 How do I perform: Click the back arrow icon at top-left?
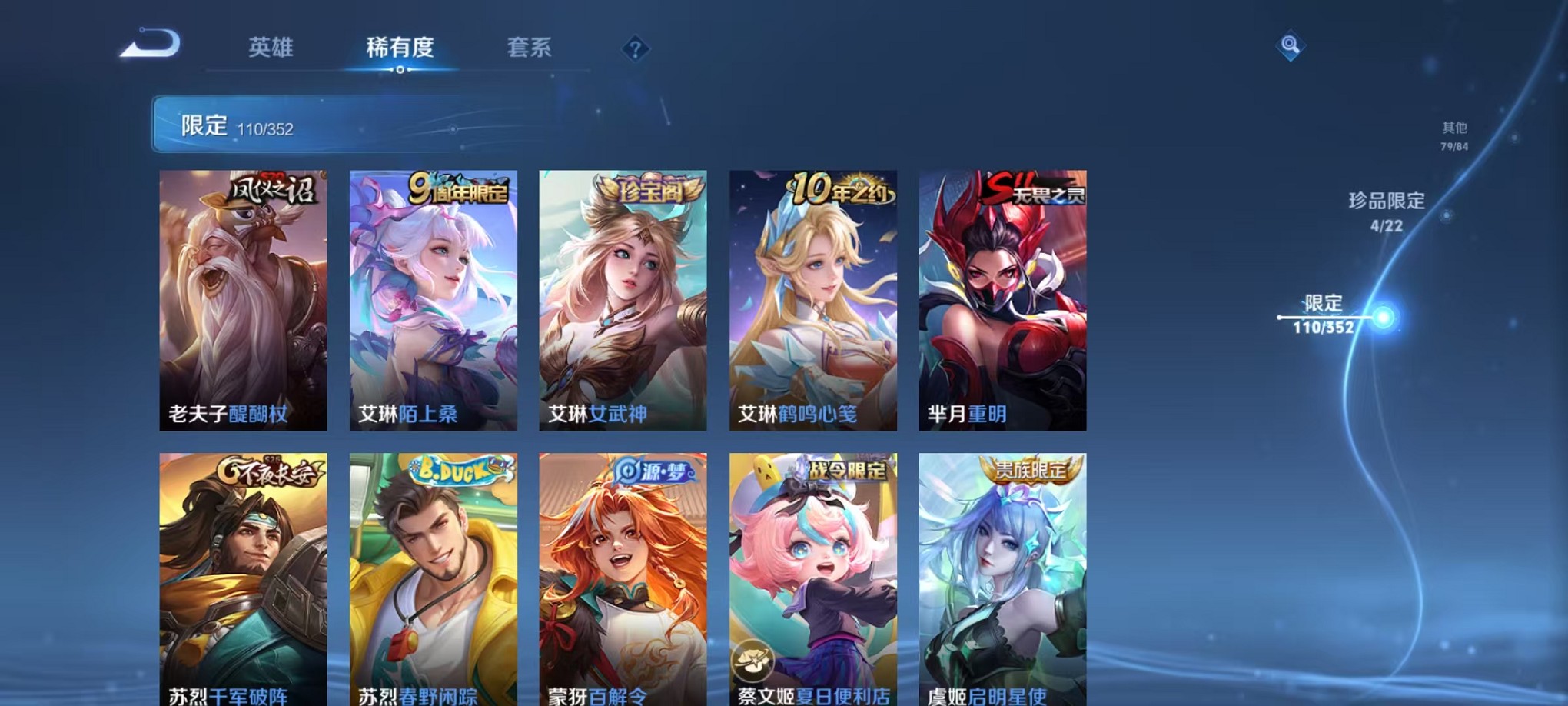[x=150, y=42]
